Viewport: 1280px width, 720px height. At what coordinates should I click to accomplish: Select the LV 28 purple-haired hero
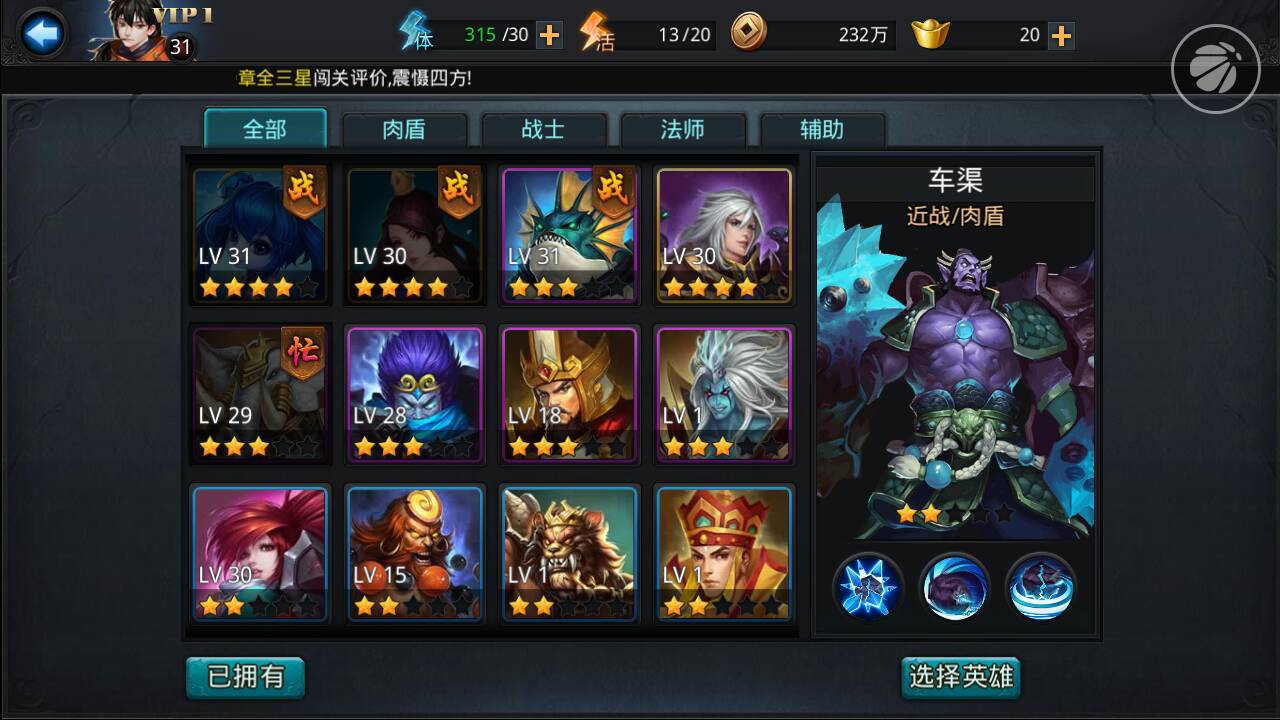(415, 393)
